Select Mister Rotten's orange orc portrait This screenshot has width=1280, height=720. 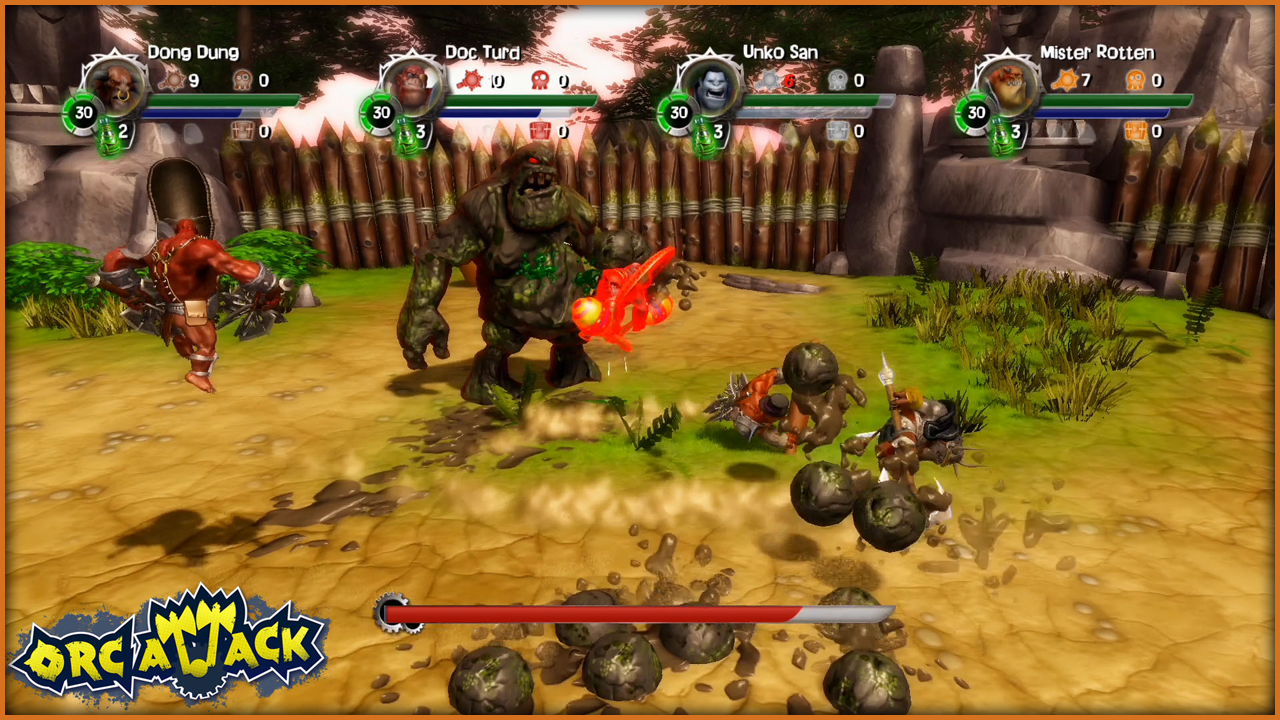(x=1003, y=84)
